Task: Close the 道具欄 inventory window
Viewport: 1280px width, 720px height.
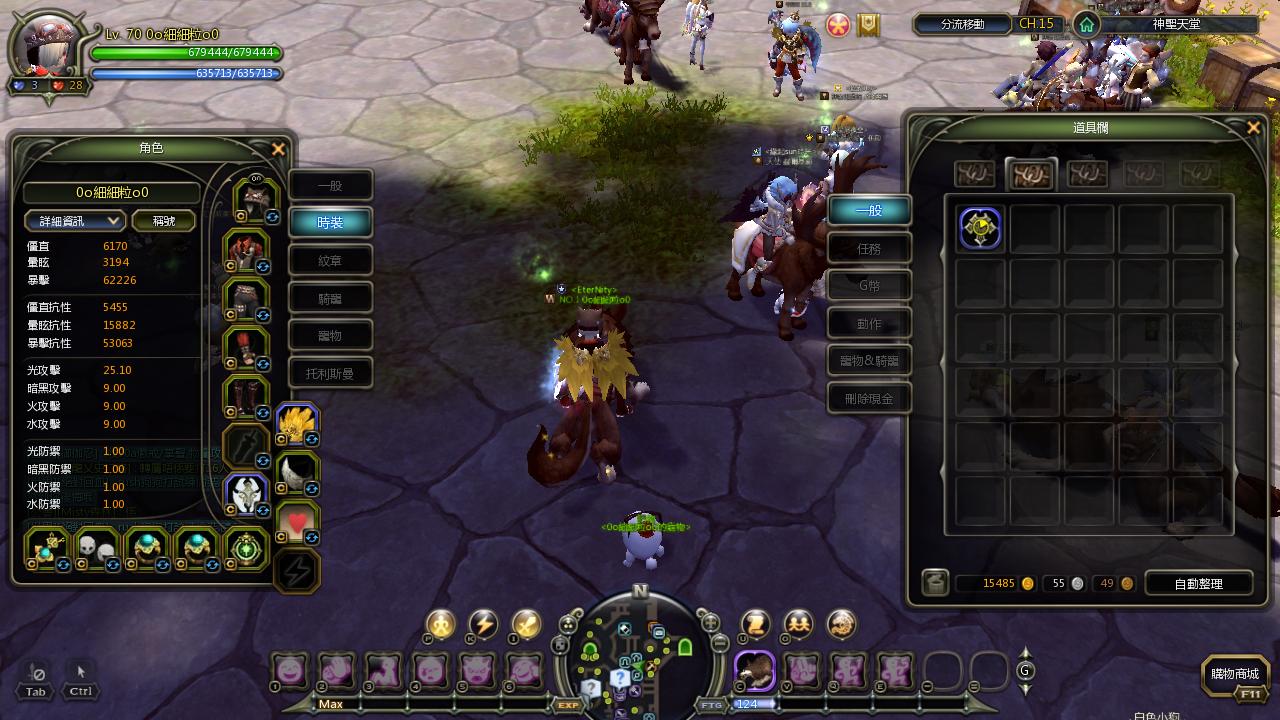Action: click(1253, 128)
